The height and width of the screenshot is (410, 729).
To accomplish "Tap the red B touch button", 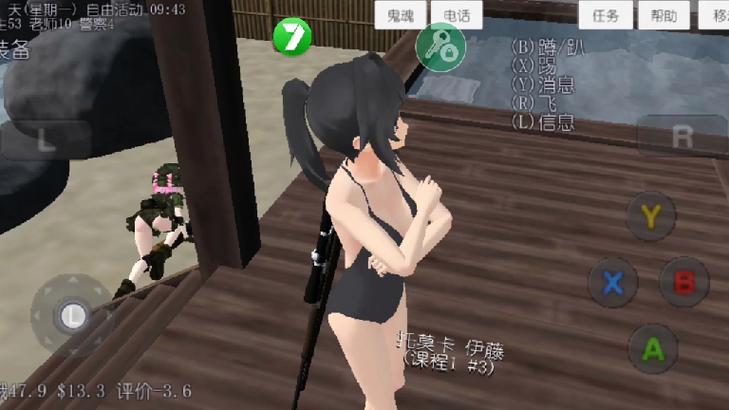I will tap(685, 282).
